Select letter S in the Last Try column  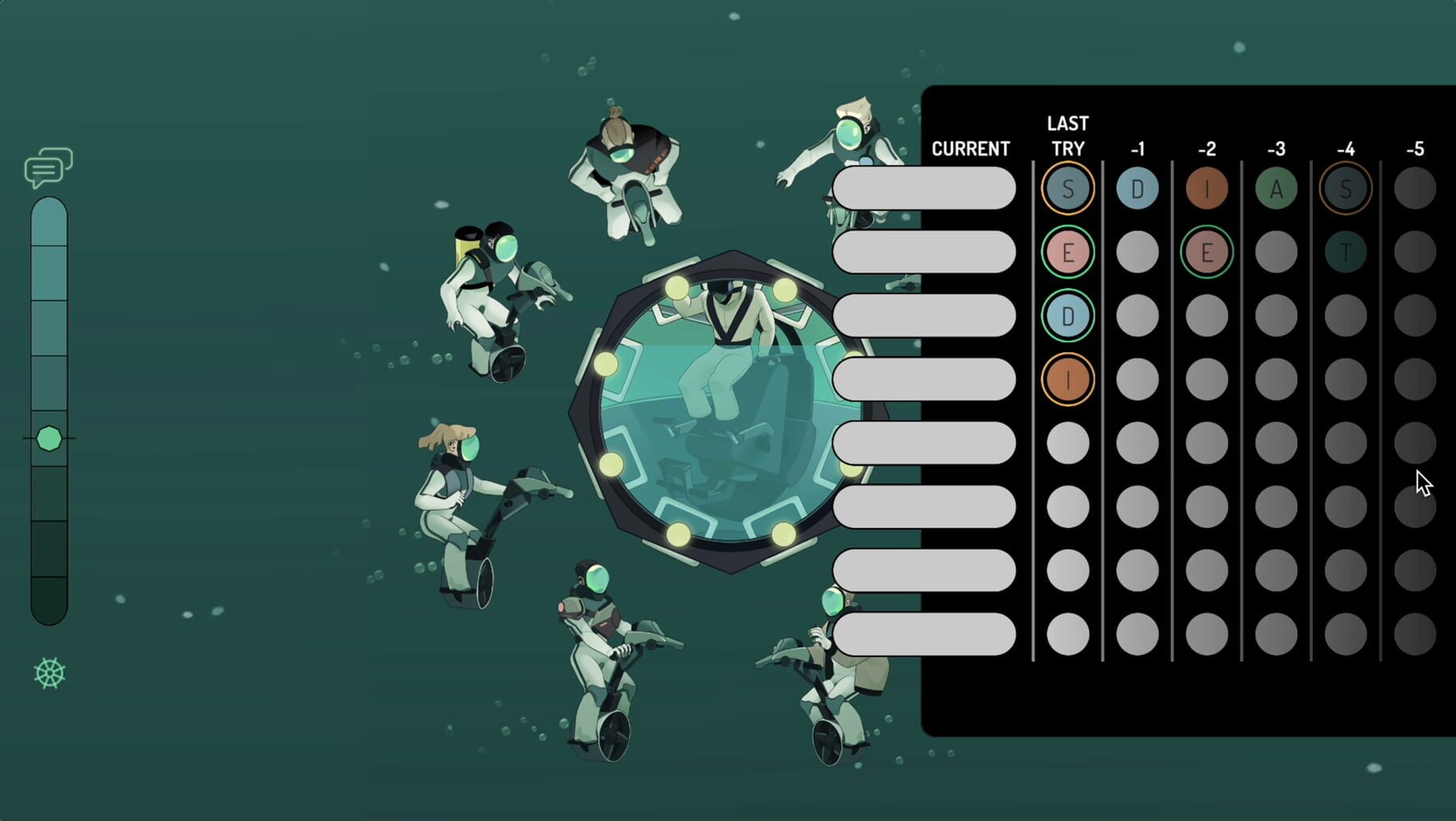[1067, 189]
